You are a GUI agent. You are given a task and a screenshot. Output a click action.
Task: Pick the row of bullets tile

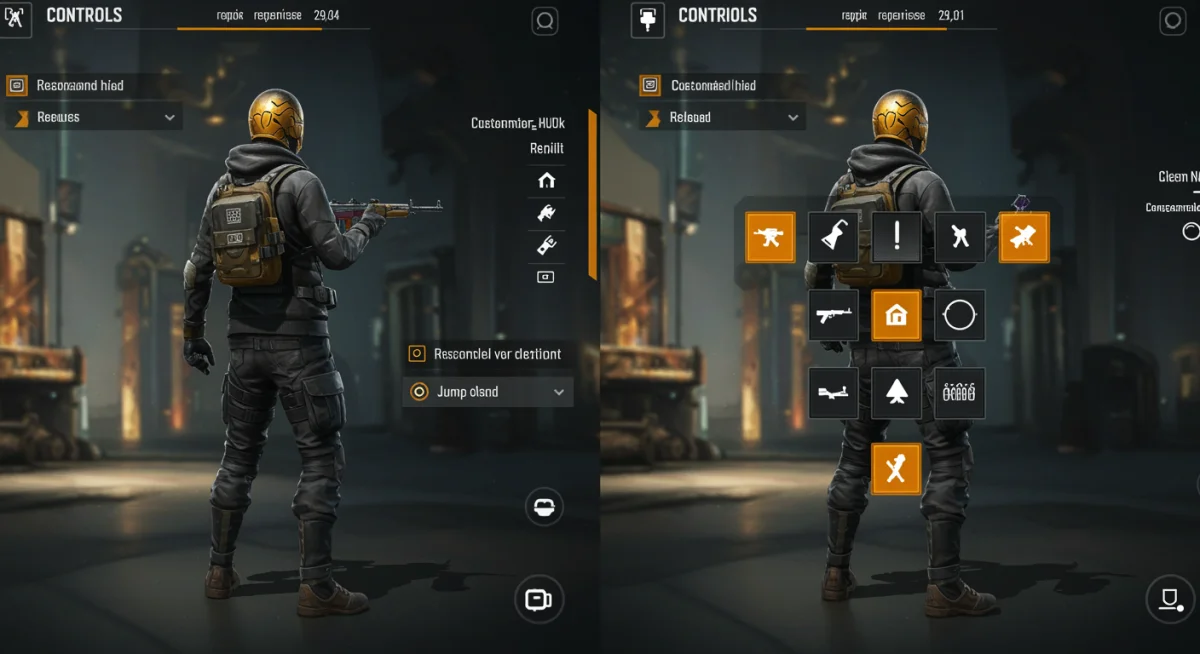959,392
